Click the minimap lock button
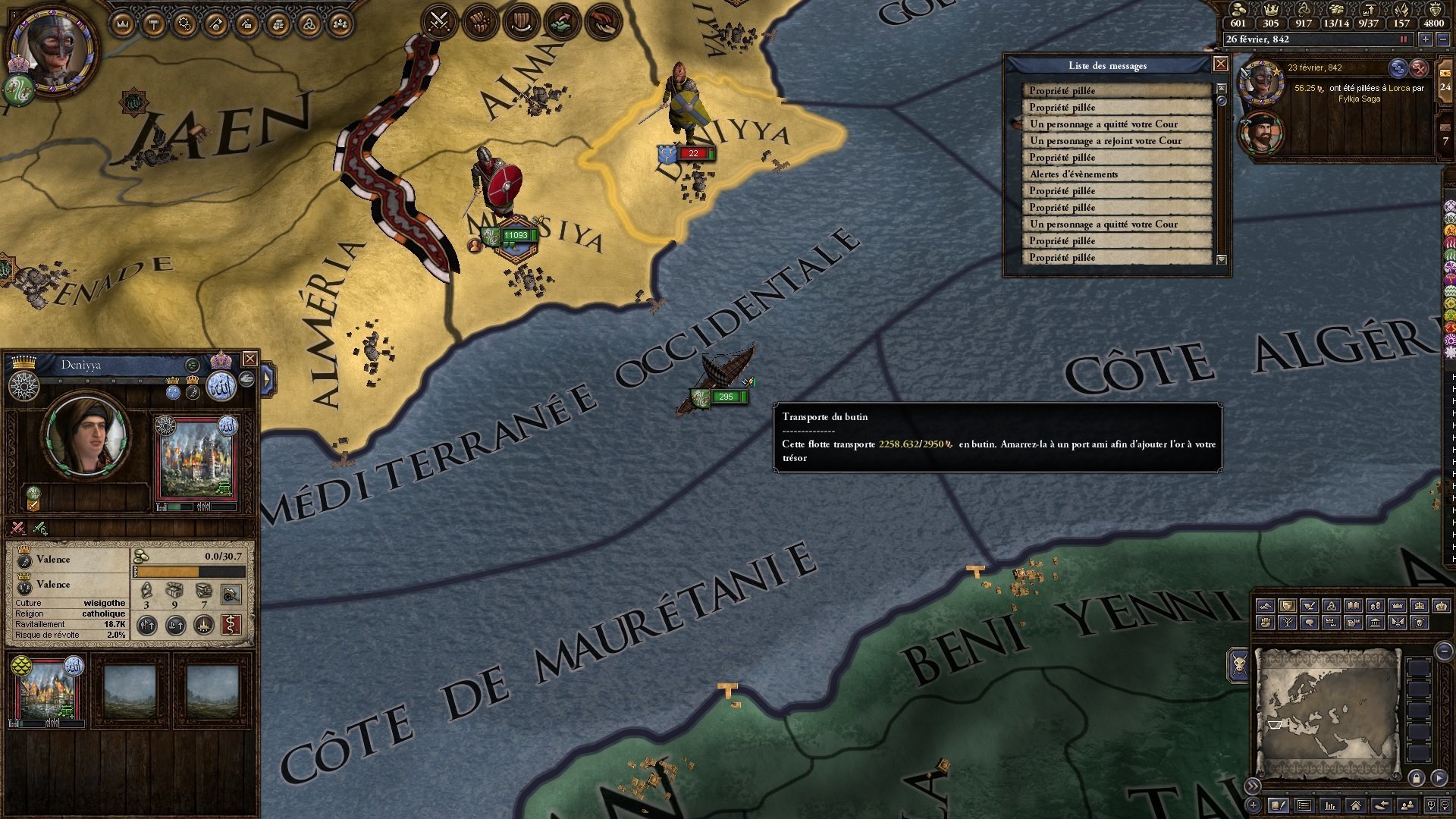 [1417, 778]
